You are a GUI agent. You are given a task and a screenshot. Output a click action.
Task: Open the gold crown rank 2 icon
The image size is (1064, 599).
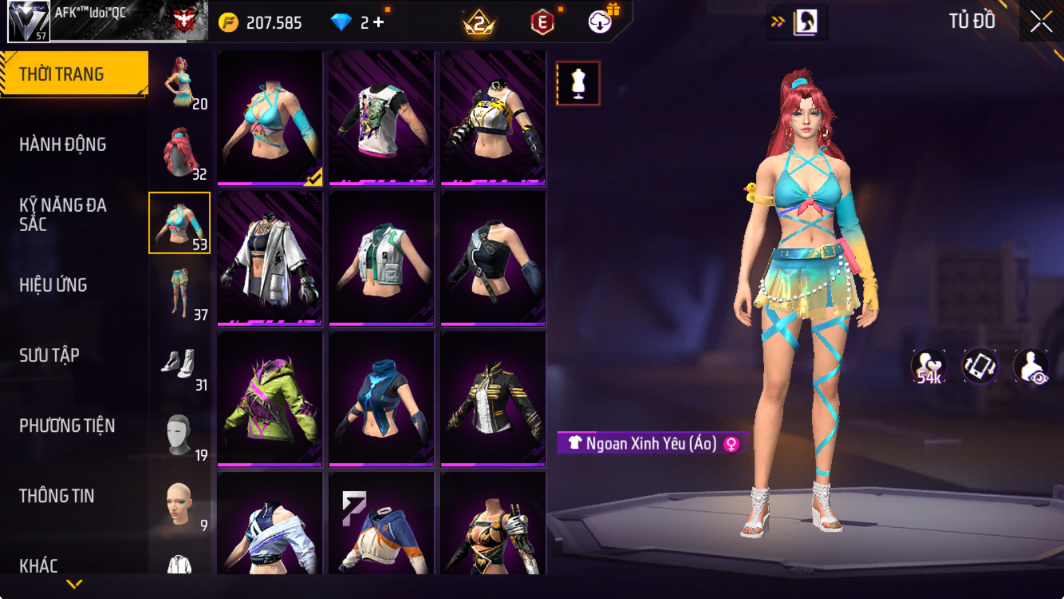coord(479,22)
